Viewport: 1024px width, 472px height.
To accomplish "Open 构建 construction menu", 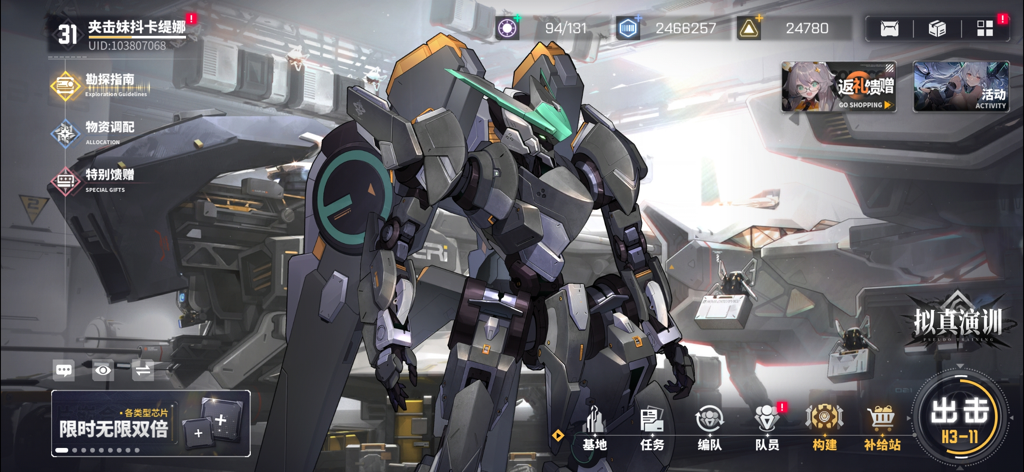I will pos(824,428).
